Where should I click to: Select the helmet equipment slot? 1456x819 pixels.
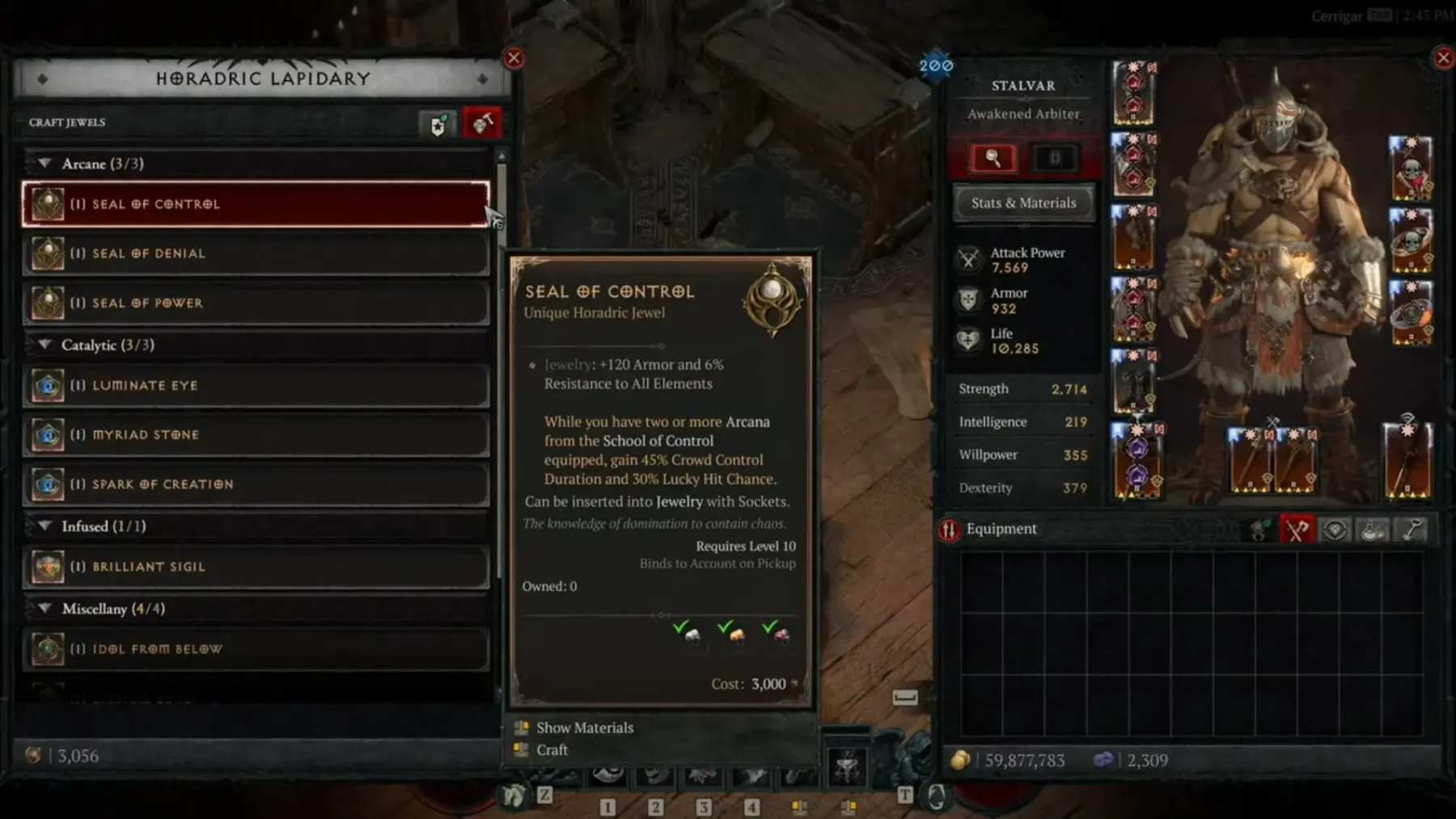click(x=1133, y=92)
